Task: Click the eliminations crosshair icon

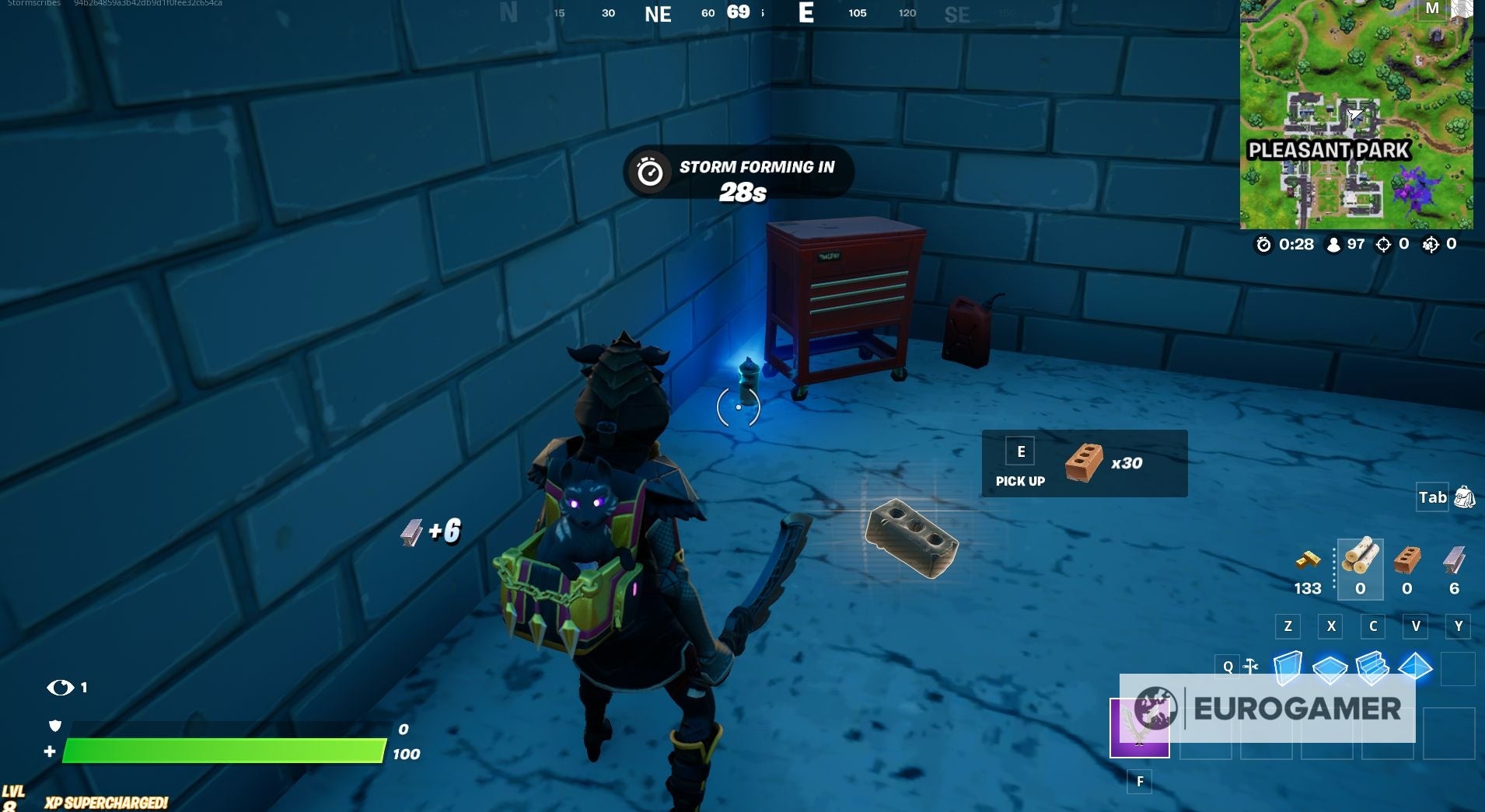Action: pos(1382,243)
